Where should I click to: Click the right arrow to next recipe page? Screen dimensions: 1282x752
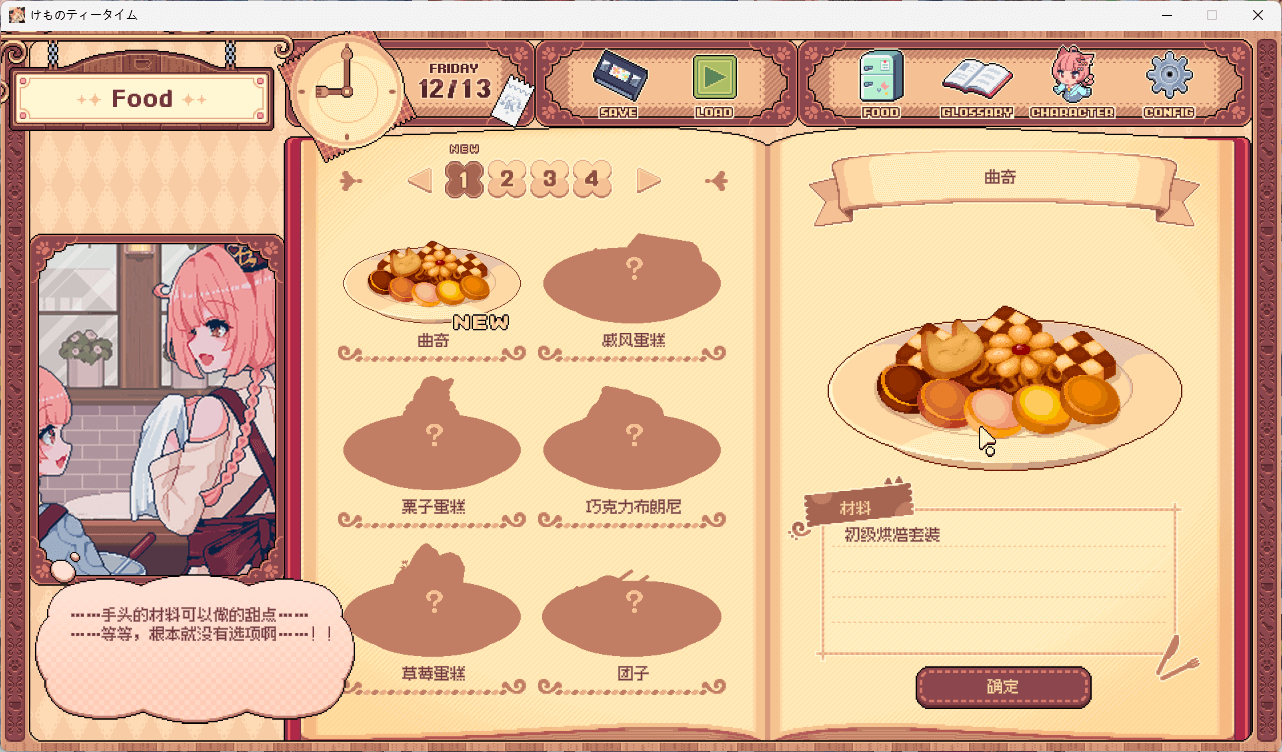pos(649,179)
